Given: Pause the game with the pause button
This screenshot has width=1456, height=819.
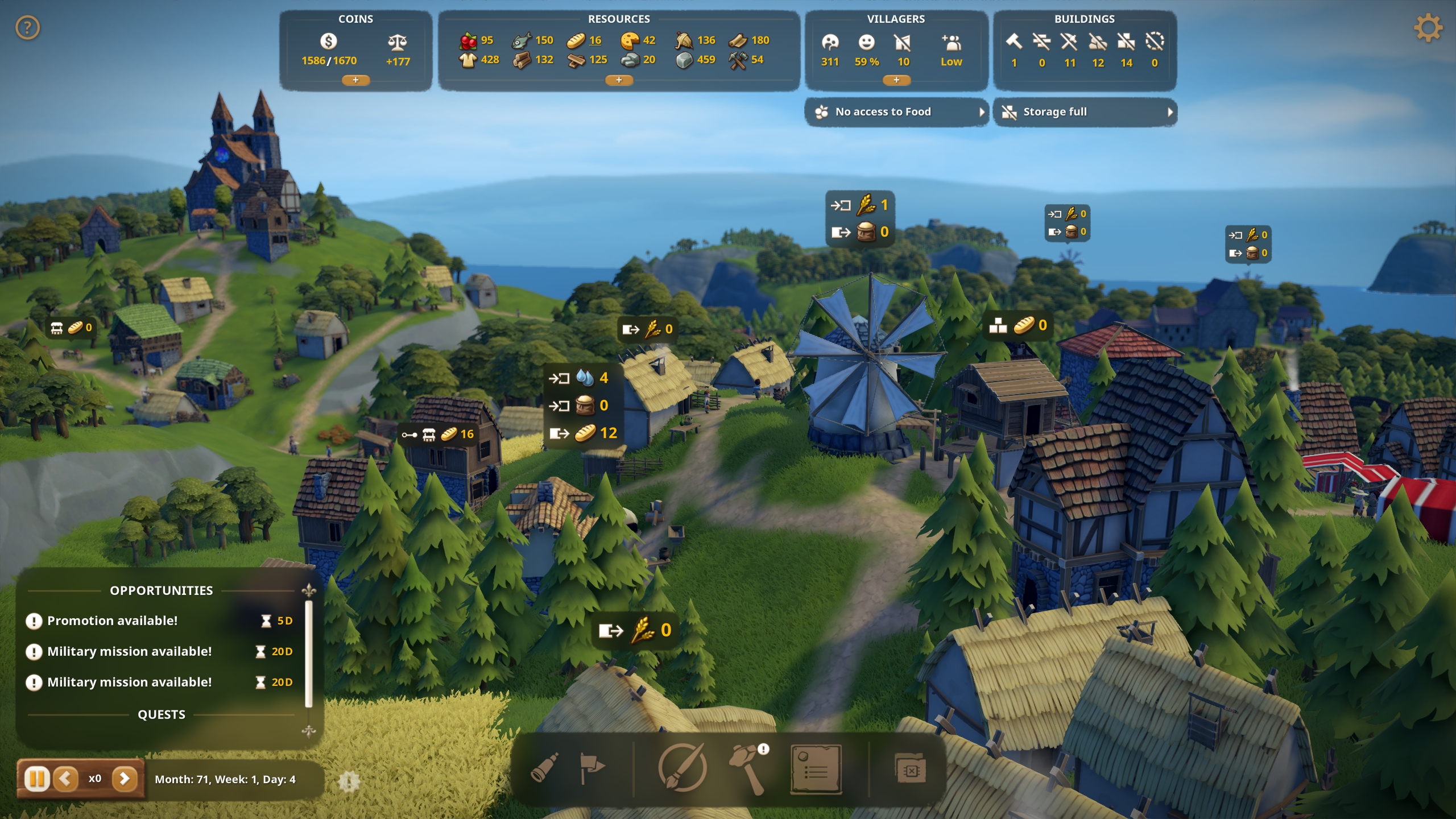Looking at the screenshot, I should coord(37,779).
